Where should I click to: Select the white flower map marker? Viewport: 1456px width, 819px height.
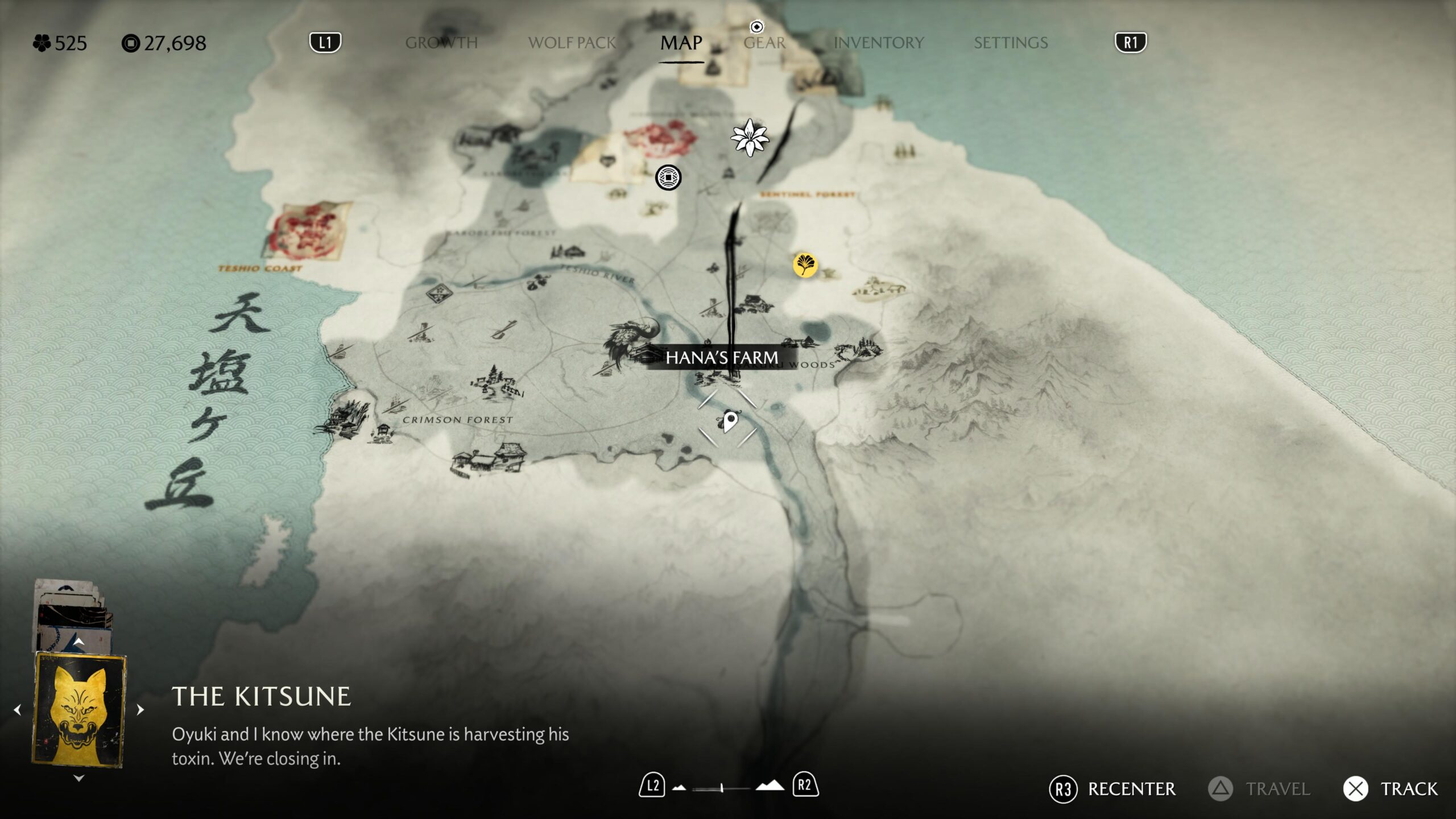[x=750, y=137]
